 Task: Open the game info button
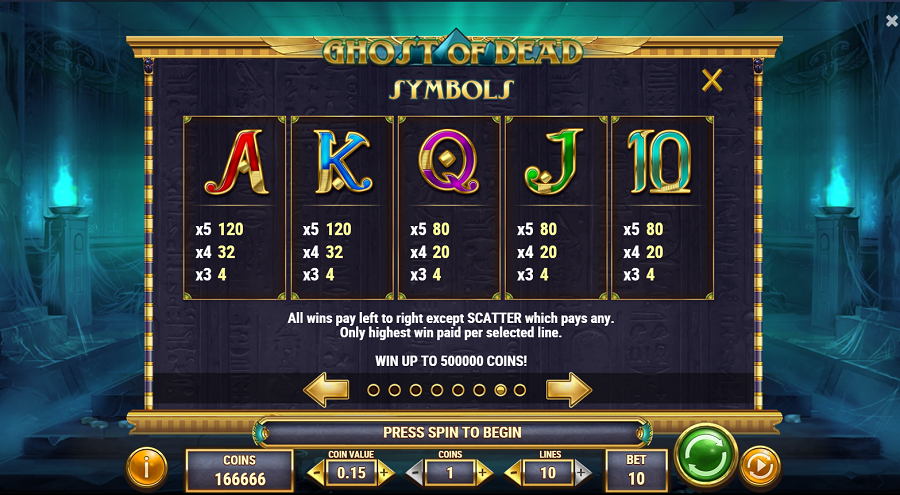[x=147, y=466]
